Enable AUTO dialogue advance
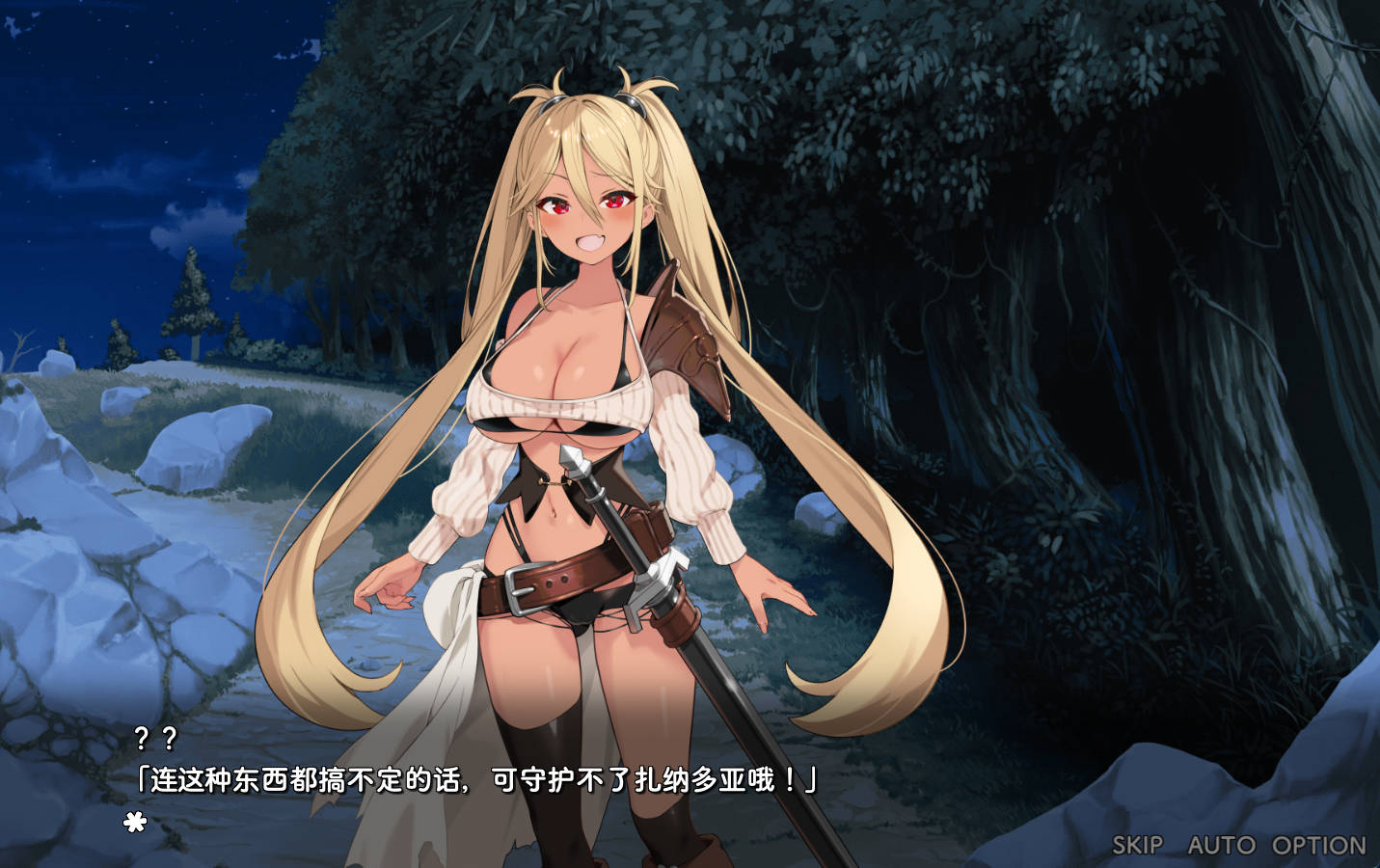Image resolution: width=1380 pixels, height=868 pixels. (1222, 845)
